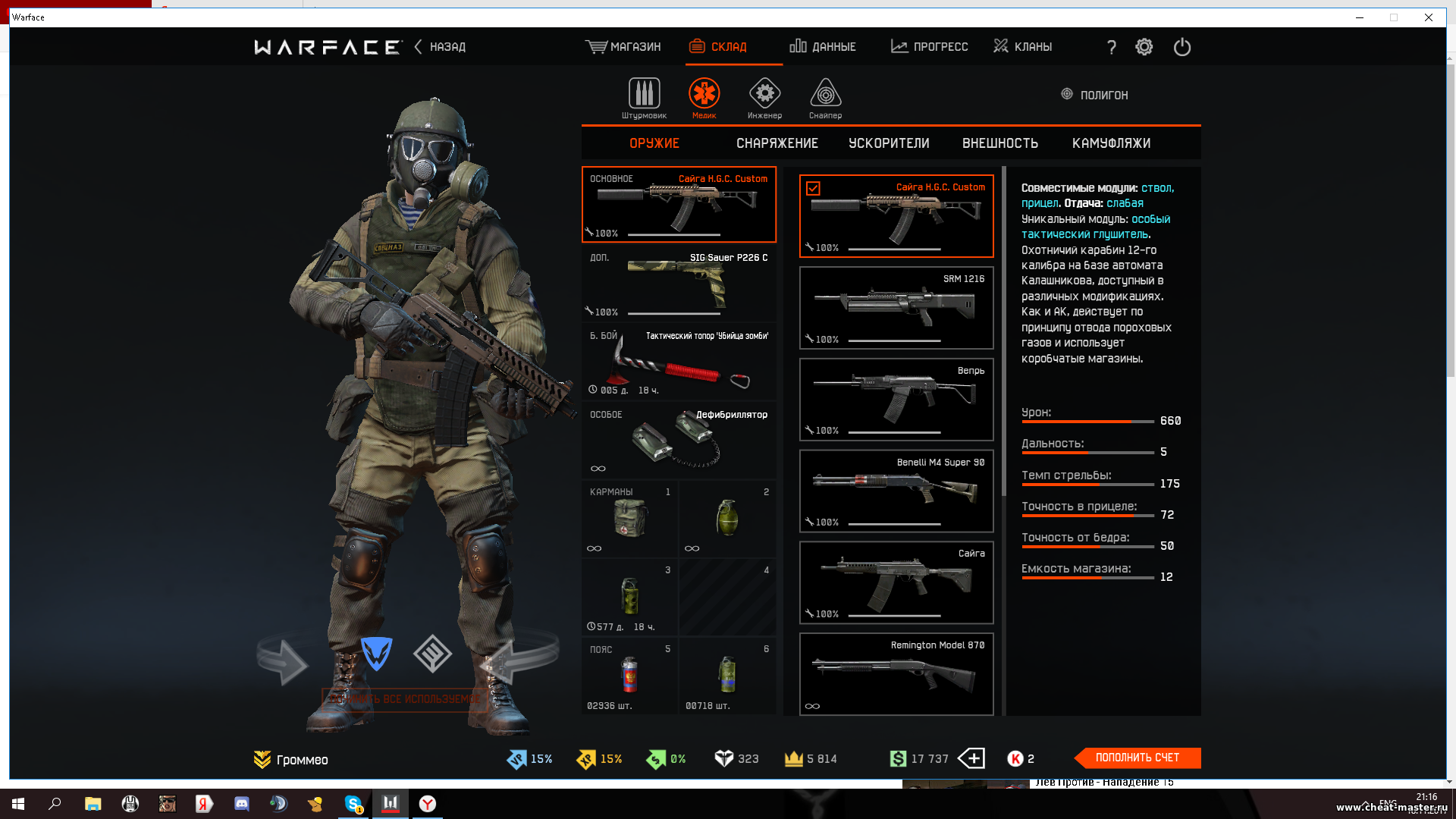Image resolution: width=1456 pixels, height=819 pixels.
Task: Choose the Инженер class icon
Action: pos(764,98)
